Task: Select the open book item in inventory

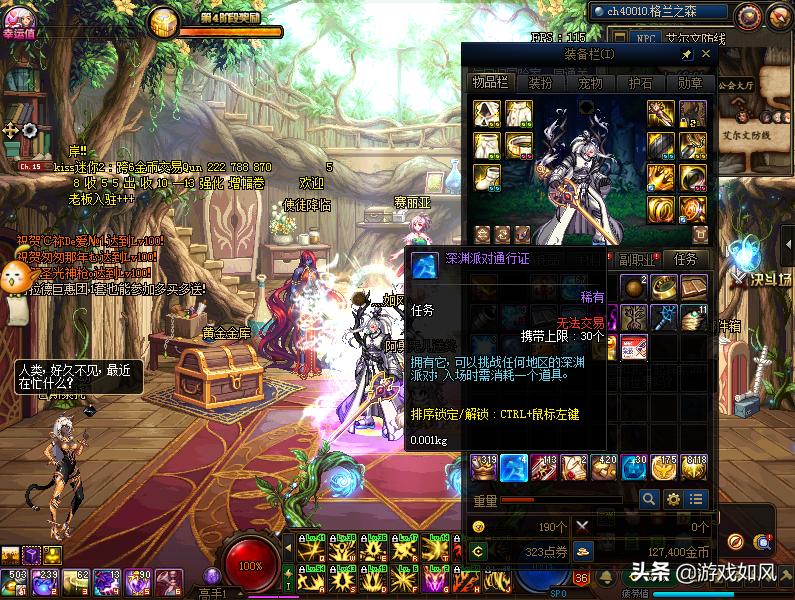Action: pyautogui.click(x=694, y=289)
